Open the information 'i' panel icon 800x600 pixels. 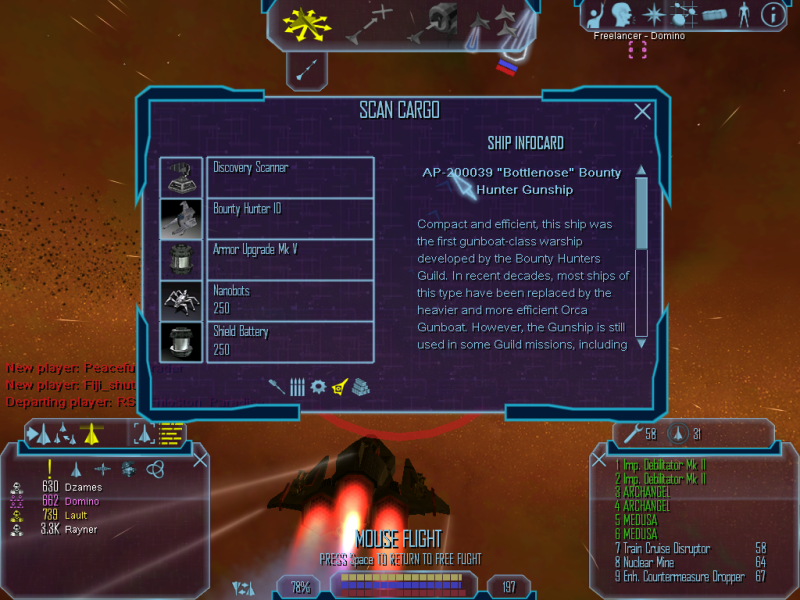pos(772,14)
